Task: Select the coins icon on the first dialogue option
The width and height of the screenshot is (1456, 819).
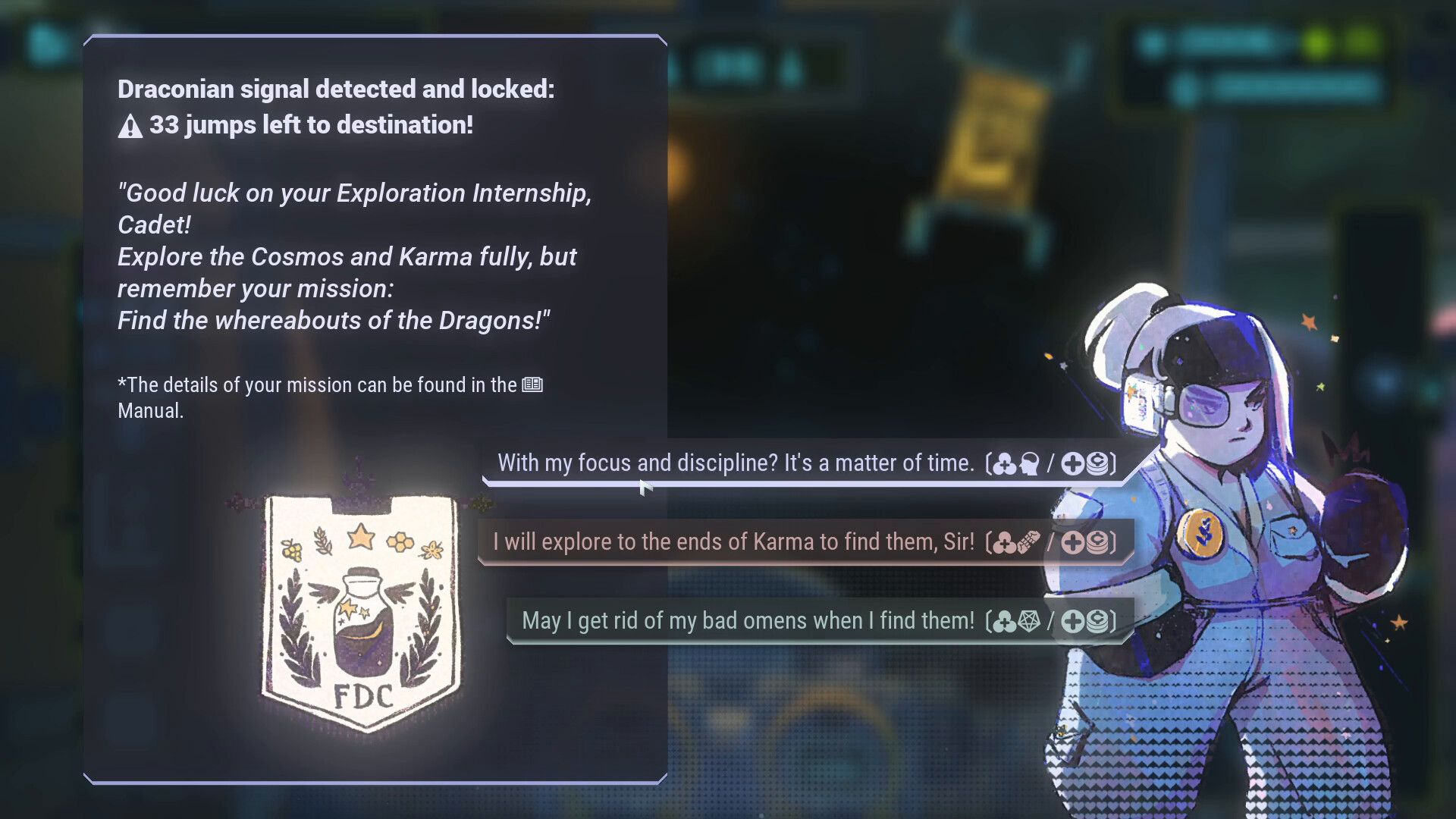Action: (1097, 464)
